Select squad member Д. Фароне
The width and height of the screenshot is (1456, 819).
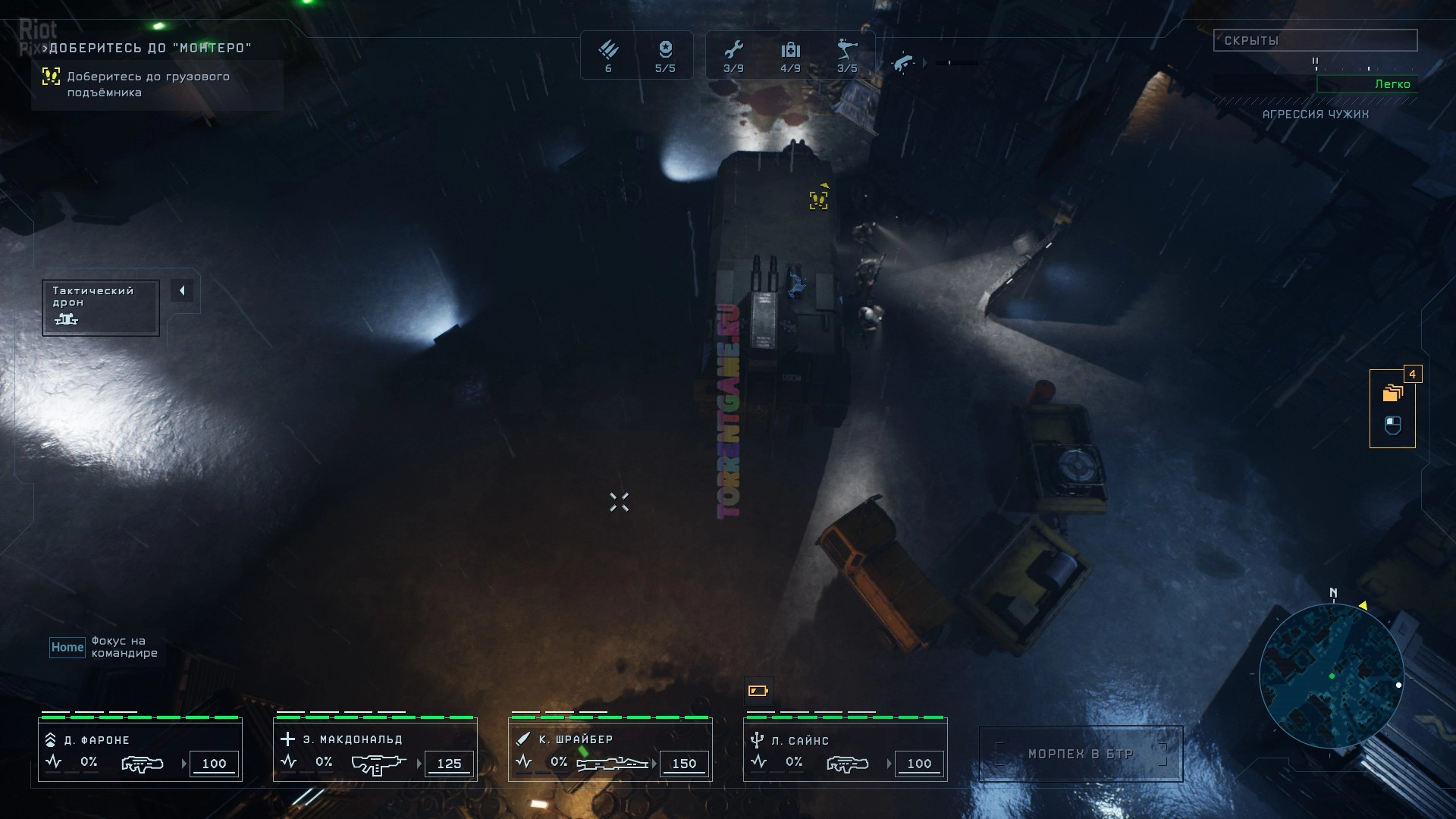(x=140, y=750)
